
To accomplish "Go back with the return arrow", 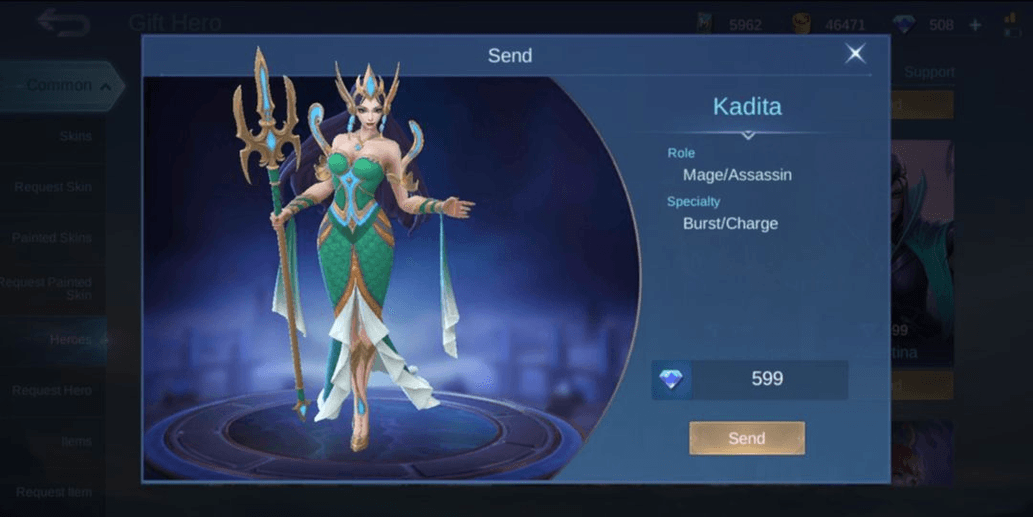I will click(62, 22).
